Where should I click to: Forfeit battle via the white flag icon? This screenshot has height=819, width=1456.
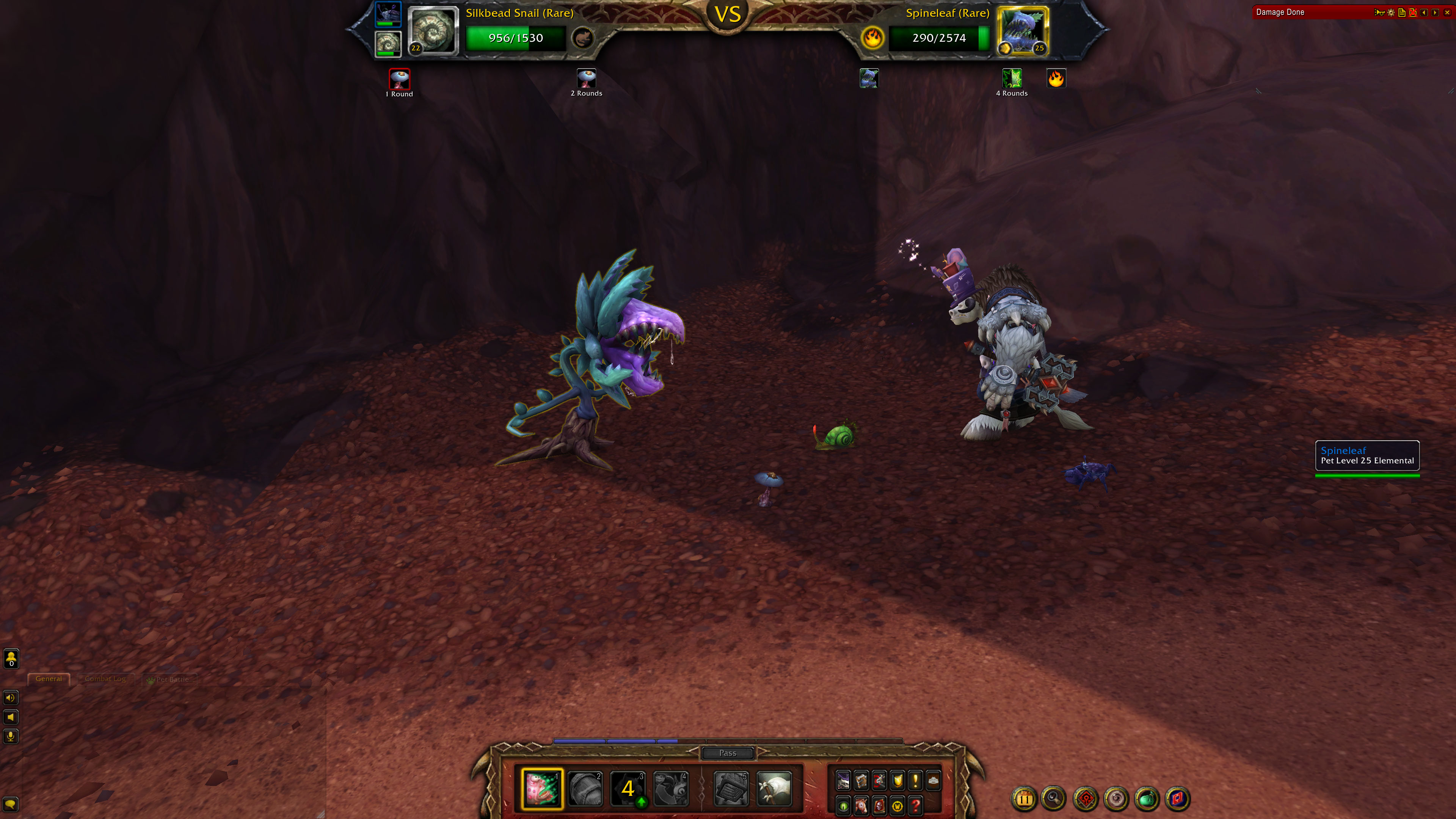[x=773, y=789]
